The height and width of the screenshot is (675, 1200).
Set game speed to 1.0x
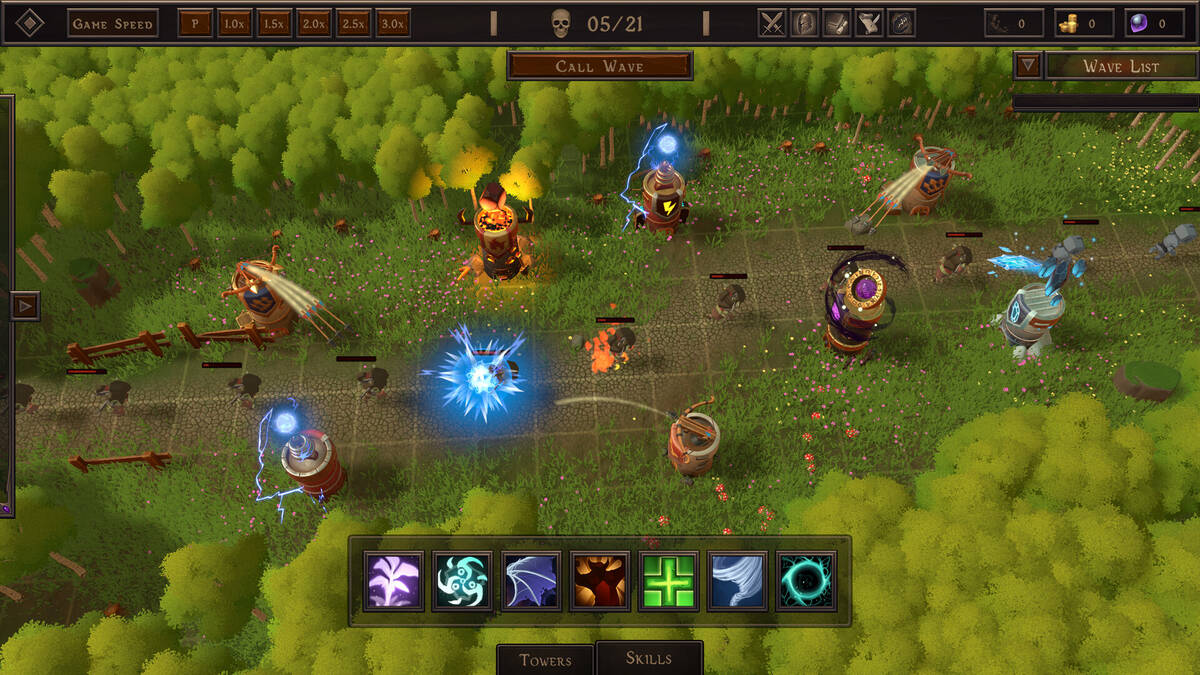coord(233,23)
